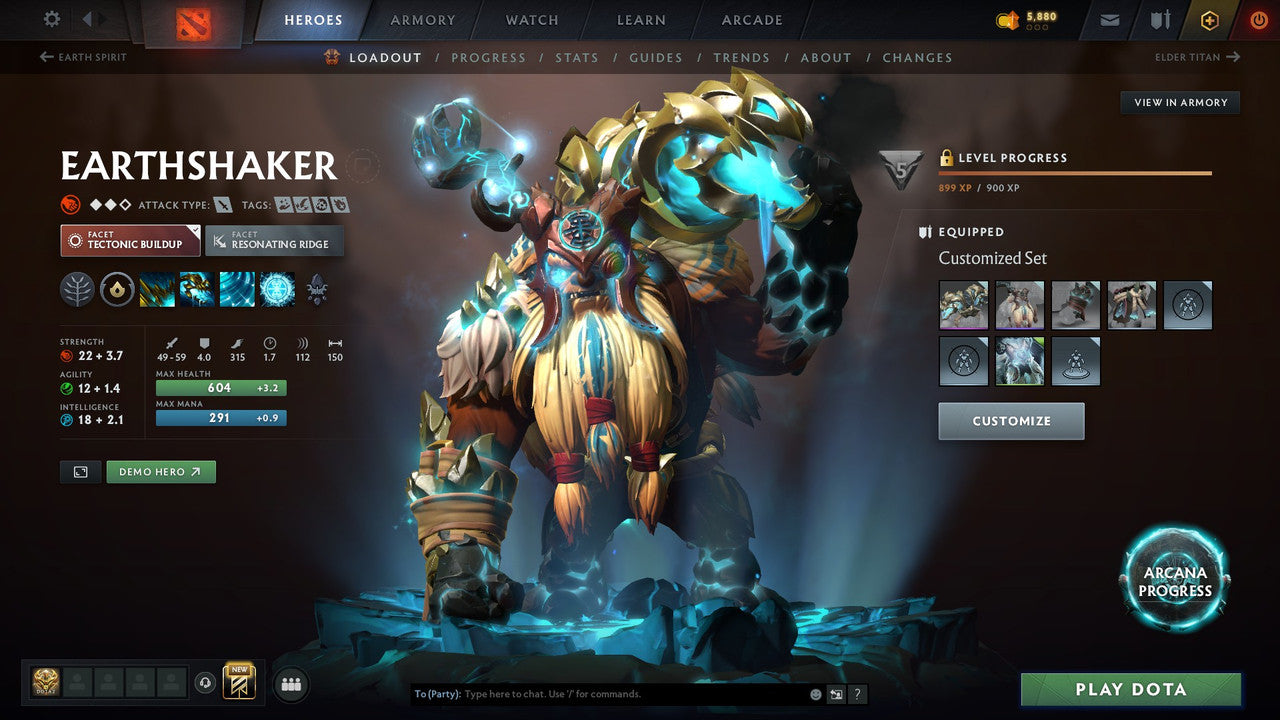Image resolution: width=1280 pixels, height=720 pixels.
Task: Open the chat channel selector icon
Action: click(x=836, y=693)
